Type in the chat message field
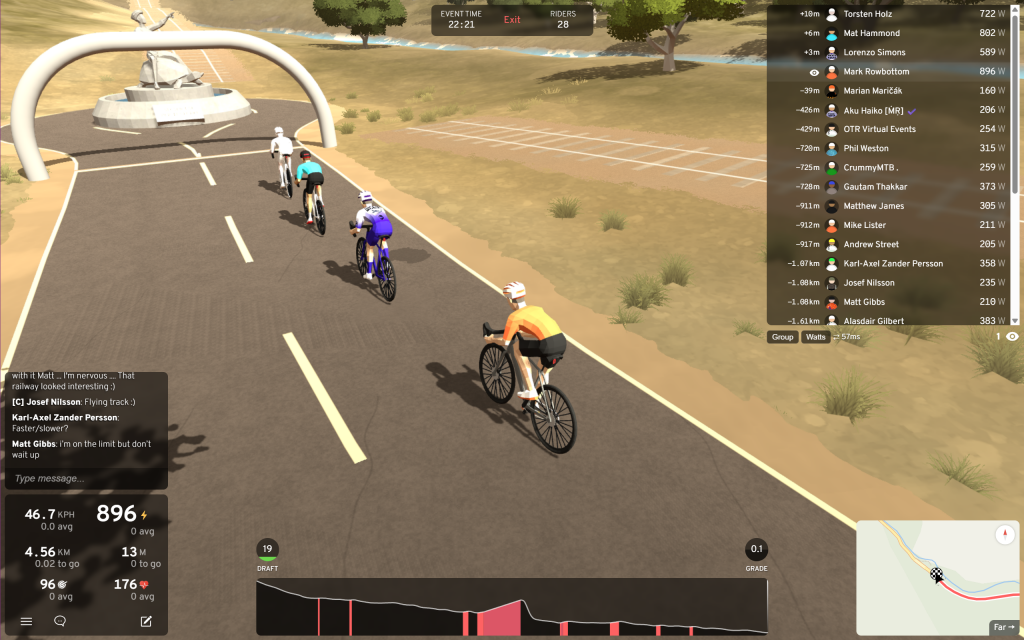 [x=85, y=479]
